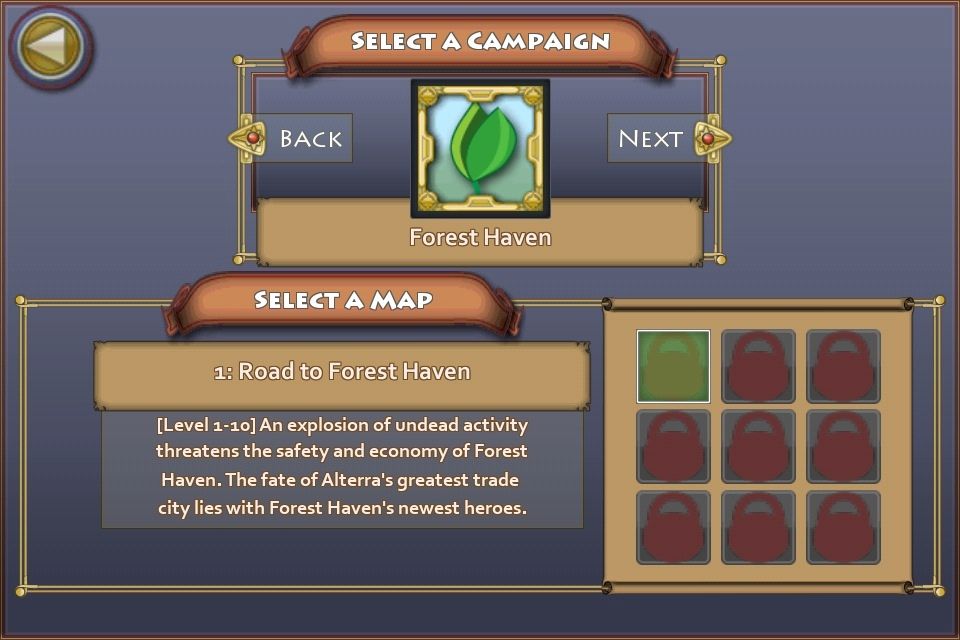The width and height of the screenshot is (960, 640).
Task: Choose the unlocked green map tile
Action: point(673,366)
